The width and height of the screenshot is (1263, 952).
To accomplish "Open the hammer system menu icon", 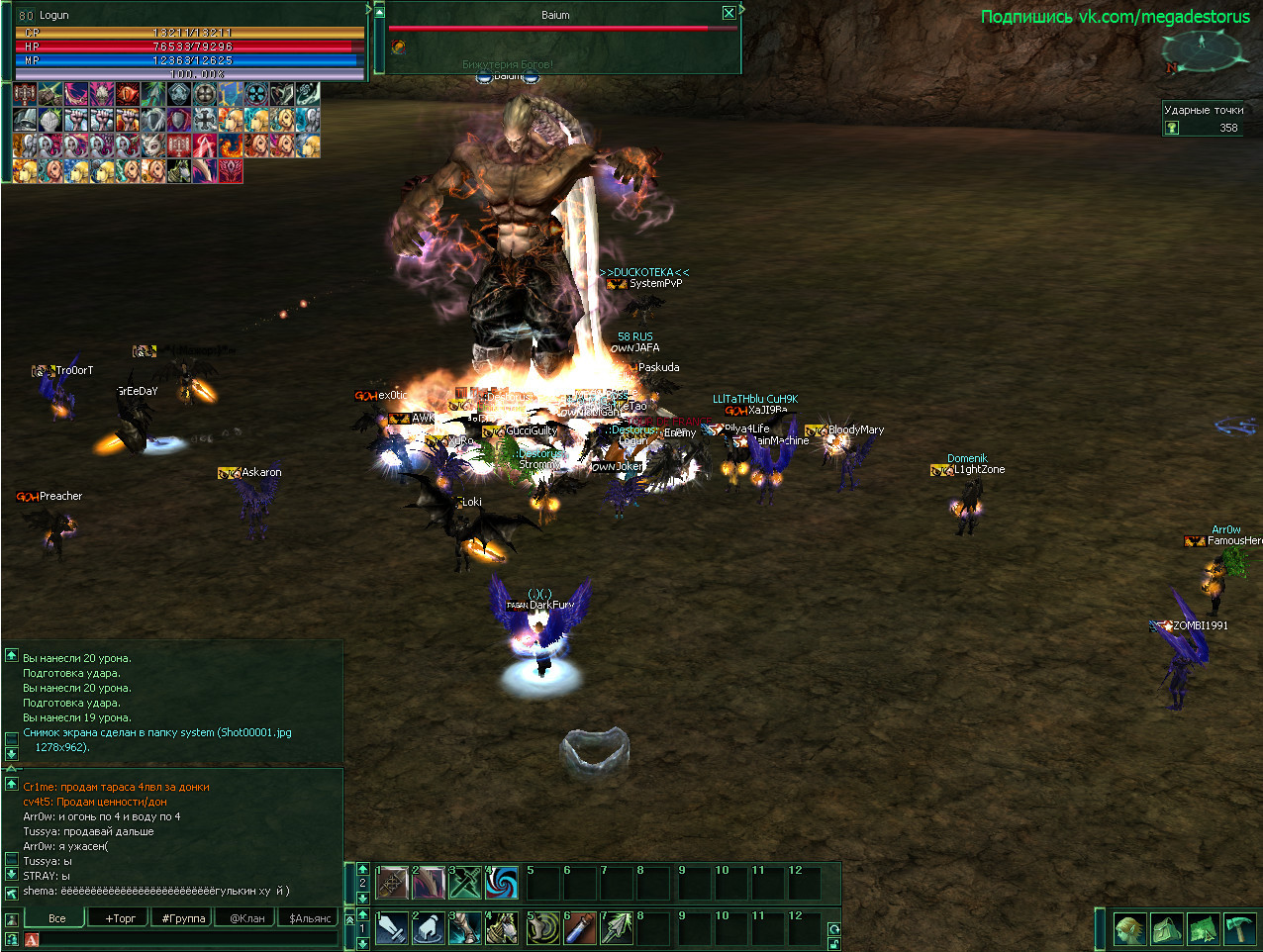I will 1240,930.
